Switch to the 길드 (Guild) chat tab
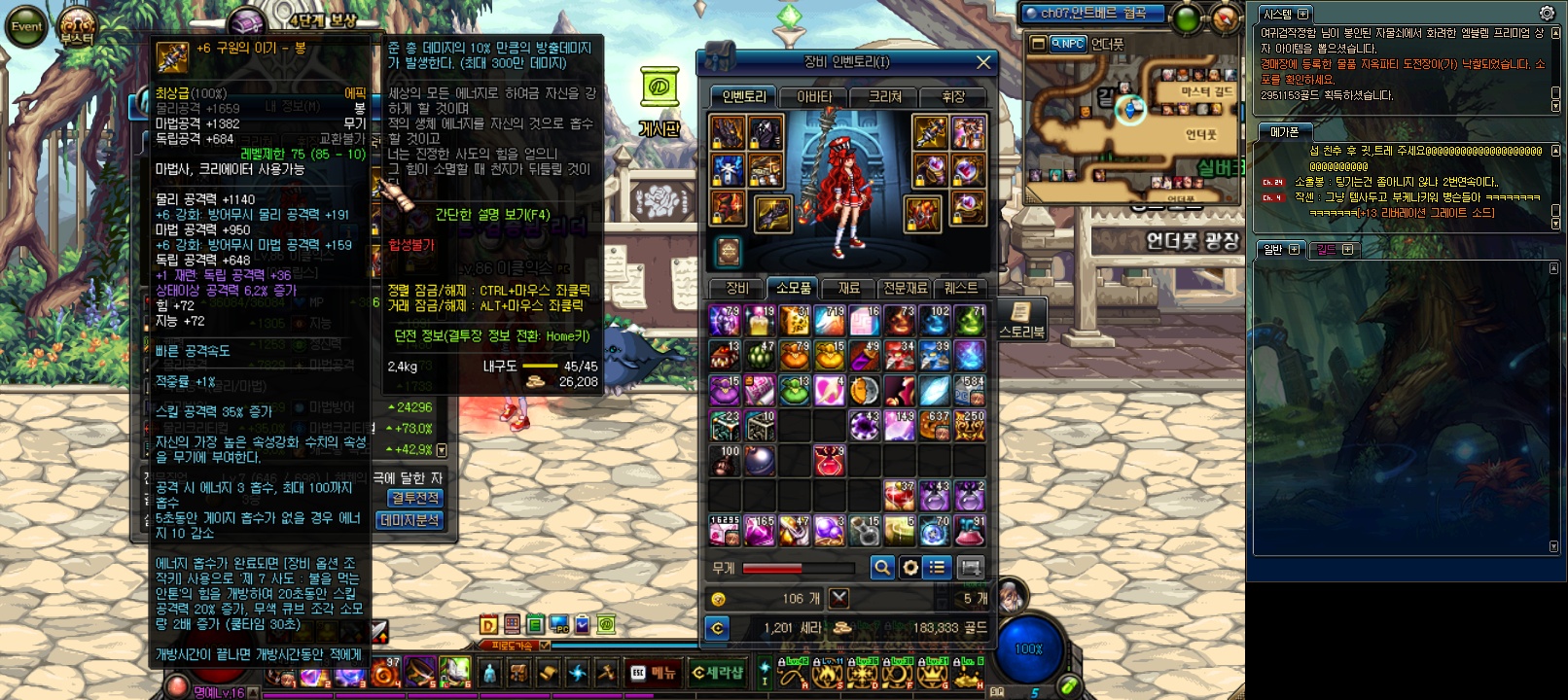Image resolution: width=1568 pixels, height=700 pixels. (x=1327, y=250)
